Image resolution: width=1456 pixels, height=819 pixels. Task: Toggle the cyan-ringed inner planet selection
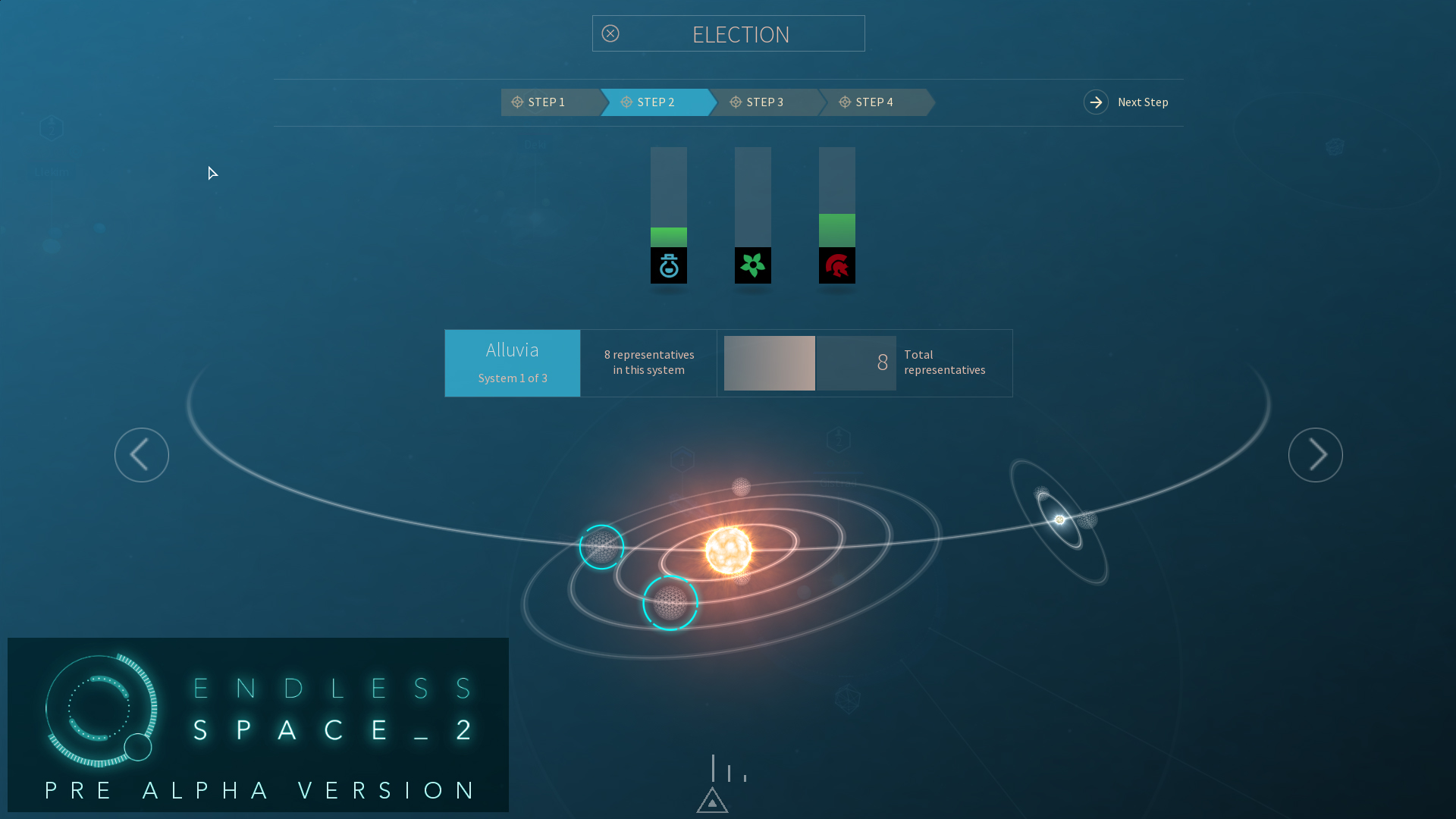pyautogui.click(x=670, y=603)
